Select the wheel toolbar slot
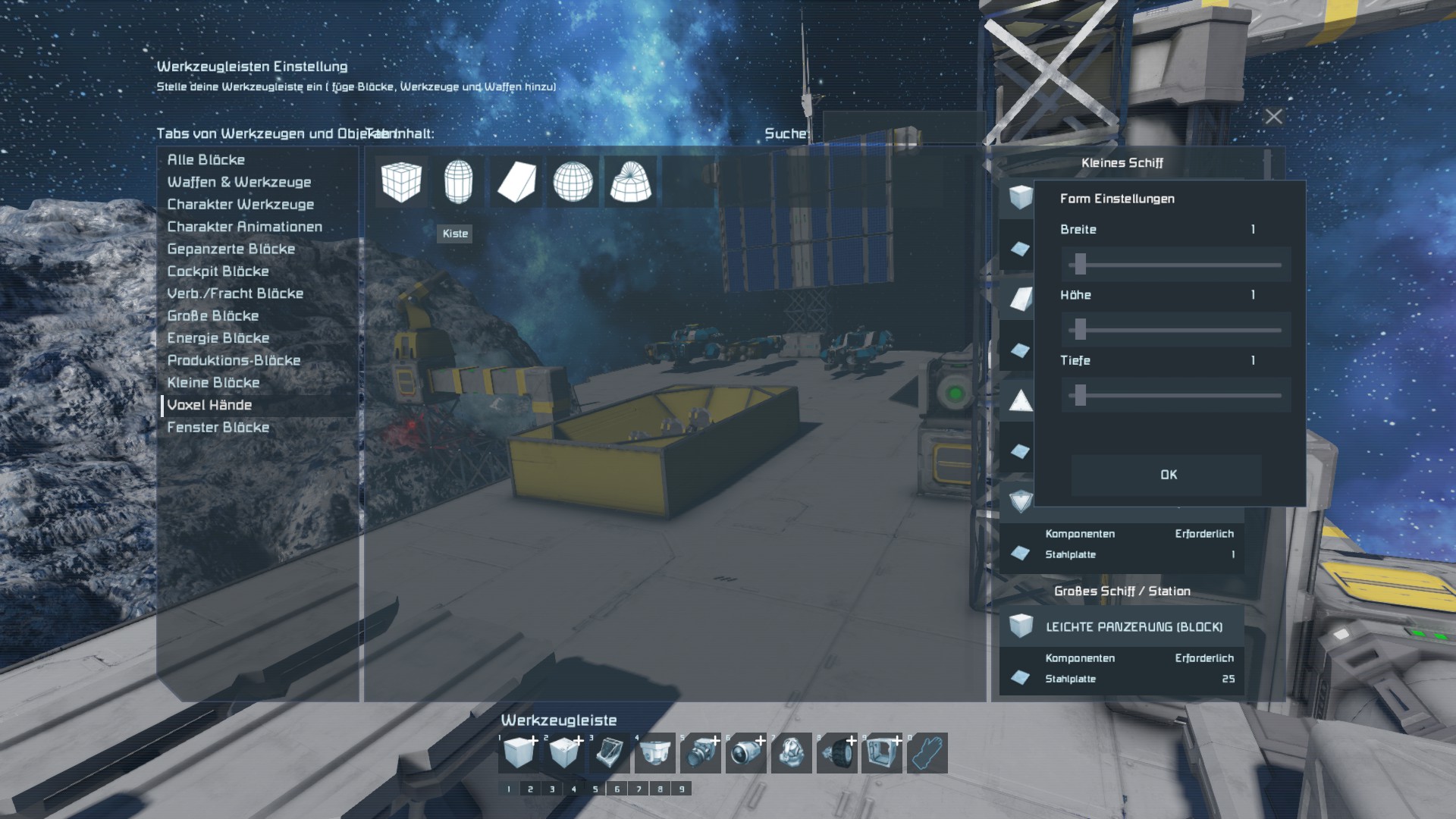Viewport: 1456px width, 819px height. pos(836,754)
